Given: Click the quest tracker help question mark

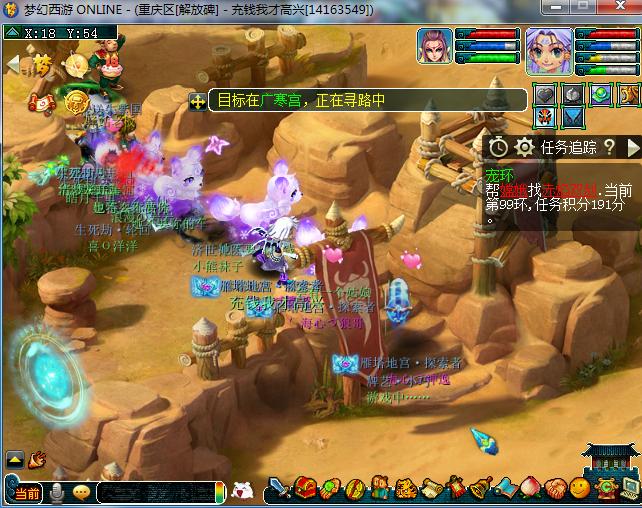Looking at the screenshot, I should pos(608,147).
